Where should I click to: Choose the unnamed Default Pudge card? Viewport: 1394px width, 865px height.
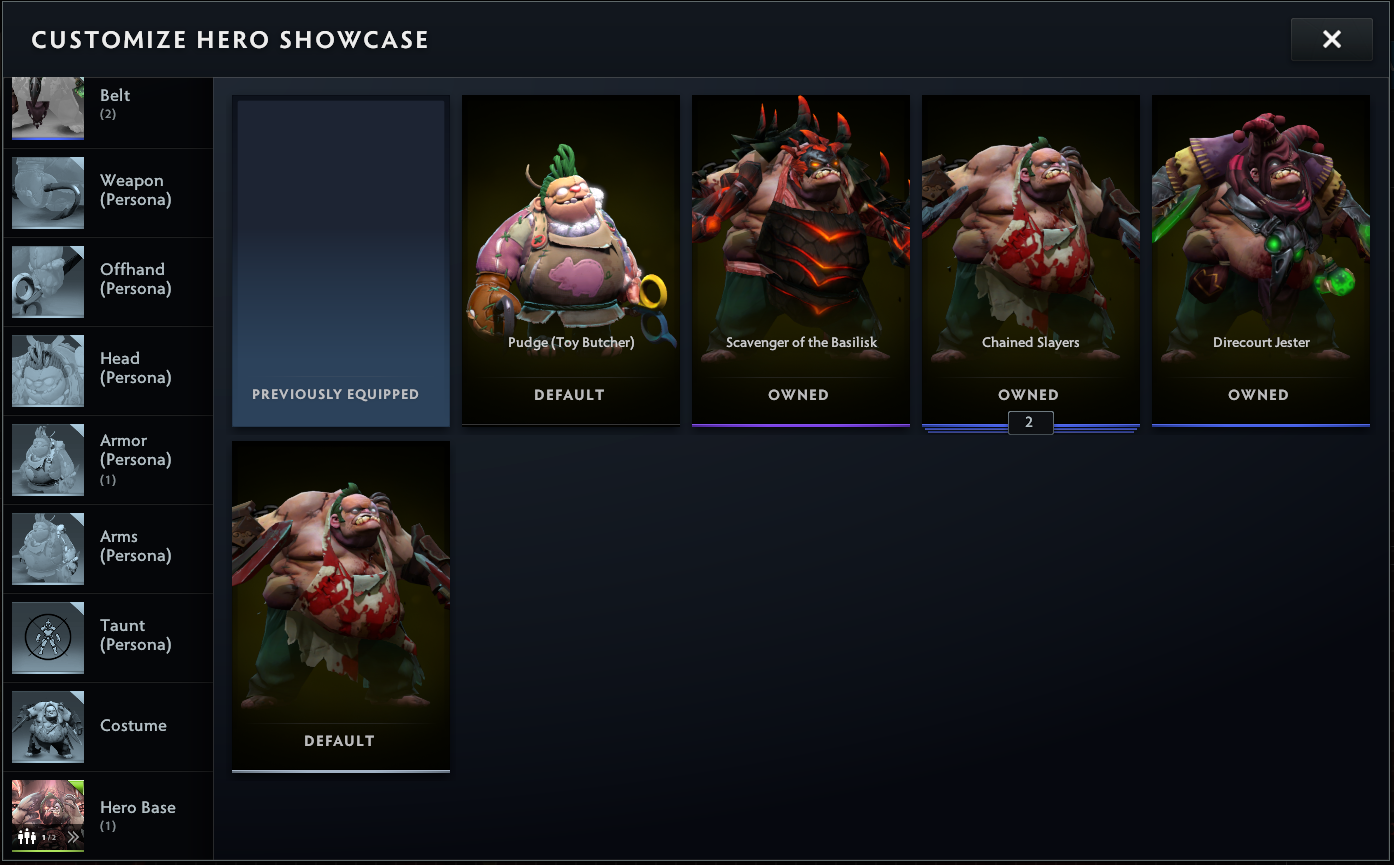tap(341, 606)
